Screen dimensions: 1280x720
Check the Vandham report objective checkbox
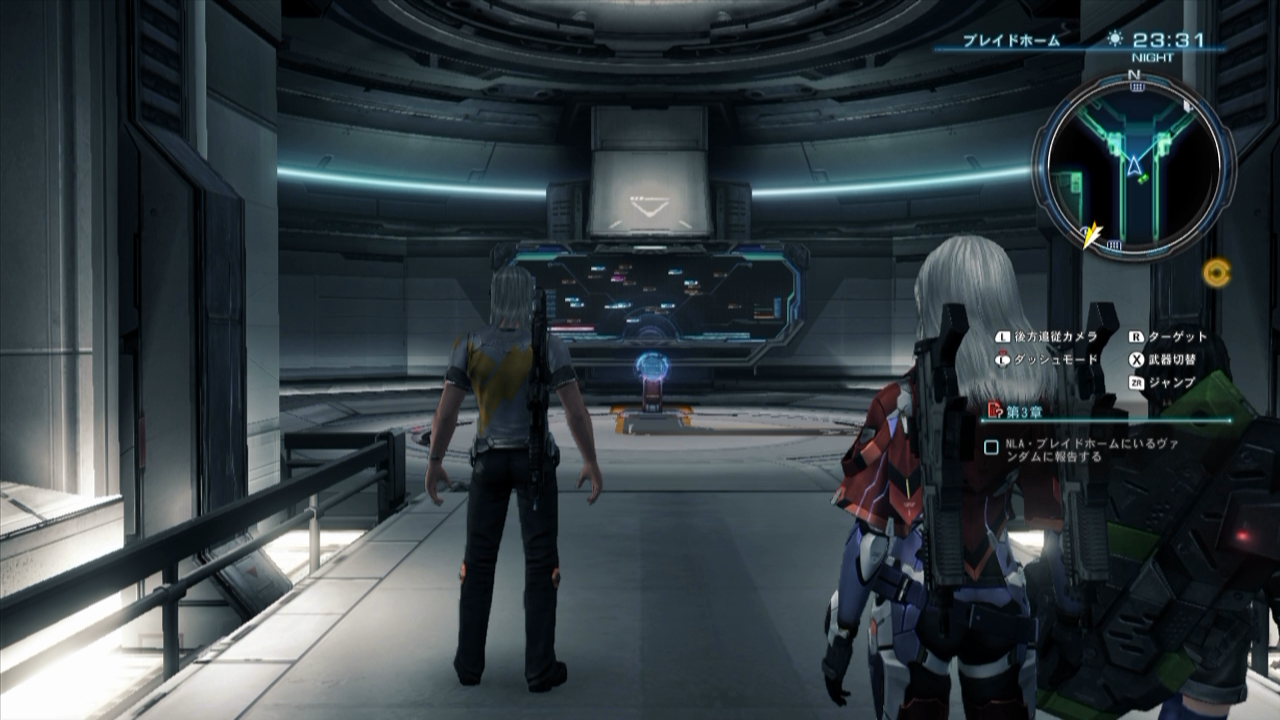pyautogui.click(x=993, y=447)
